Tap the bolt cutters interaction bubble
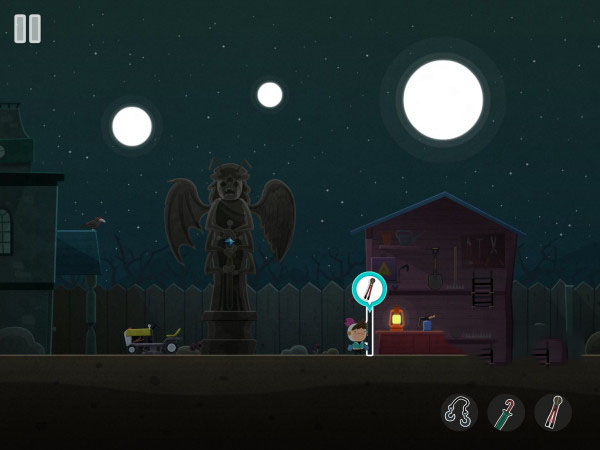 coord(369,289)
